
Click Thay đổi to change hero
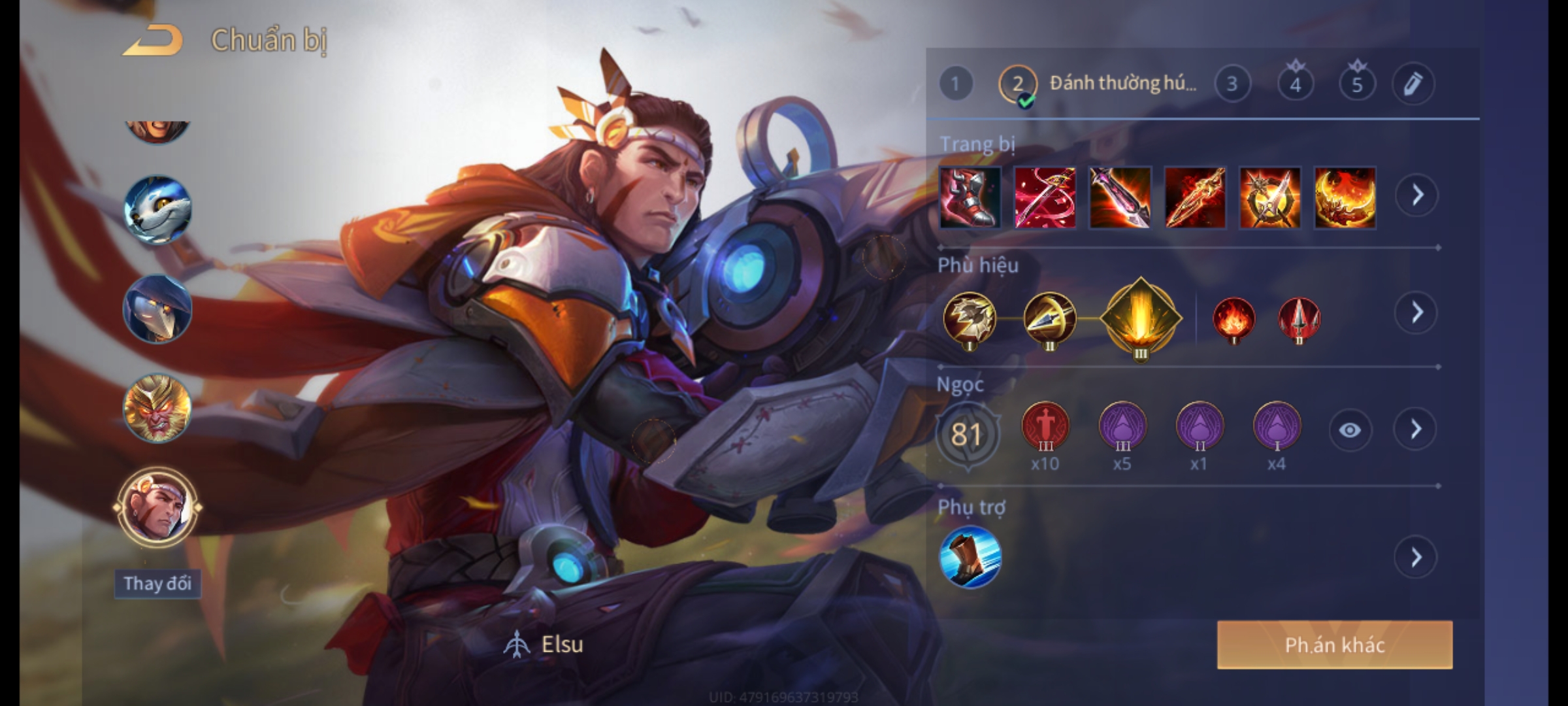pyautogui.click(x=157, y=583)
